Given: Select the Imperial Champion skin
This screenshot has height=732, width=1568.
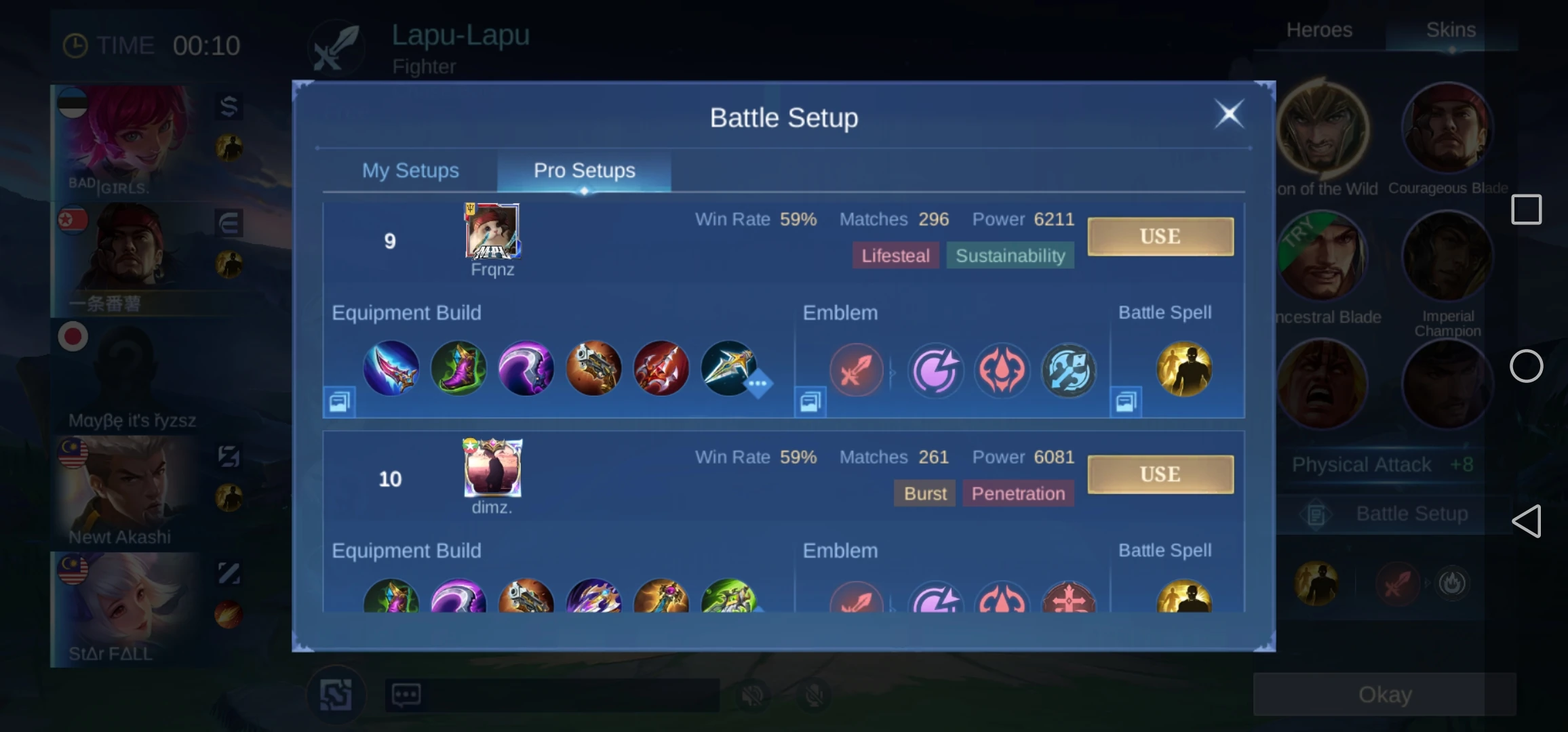Looking at the screenshot, I should point(1448,258).
